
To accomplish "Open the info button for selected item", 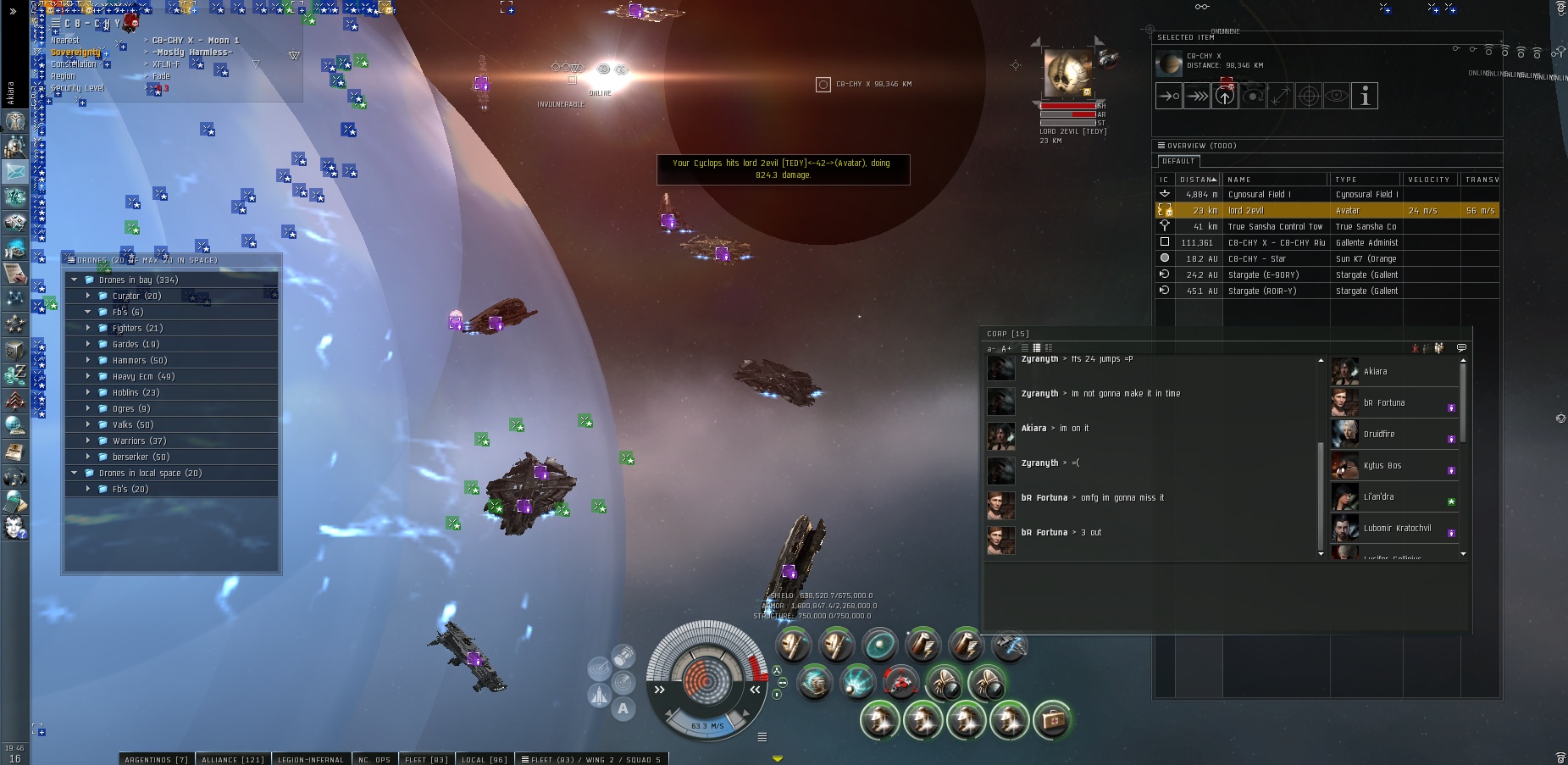I will coord(1364,97).
